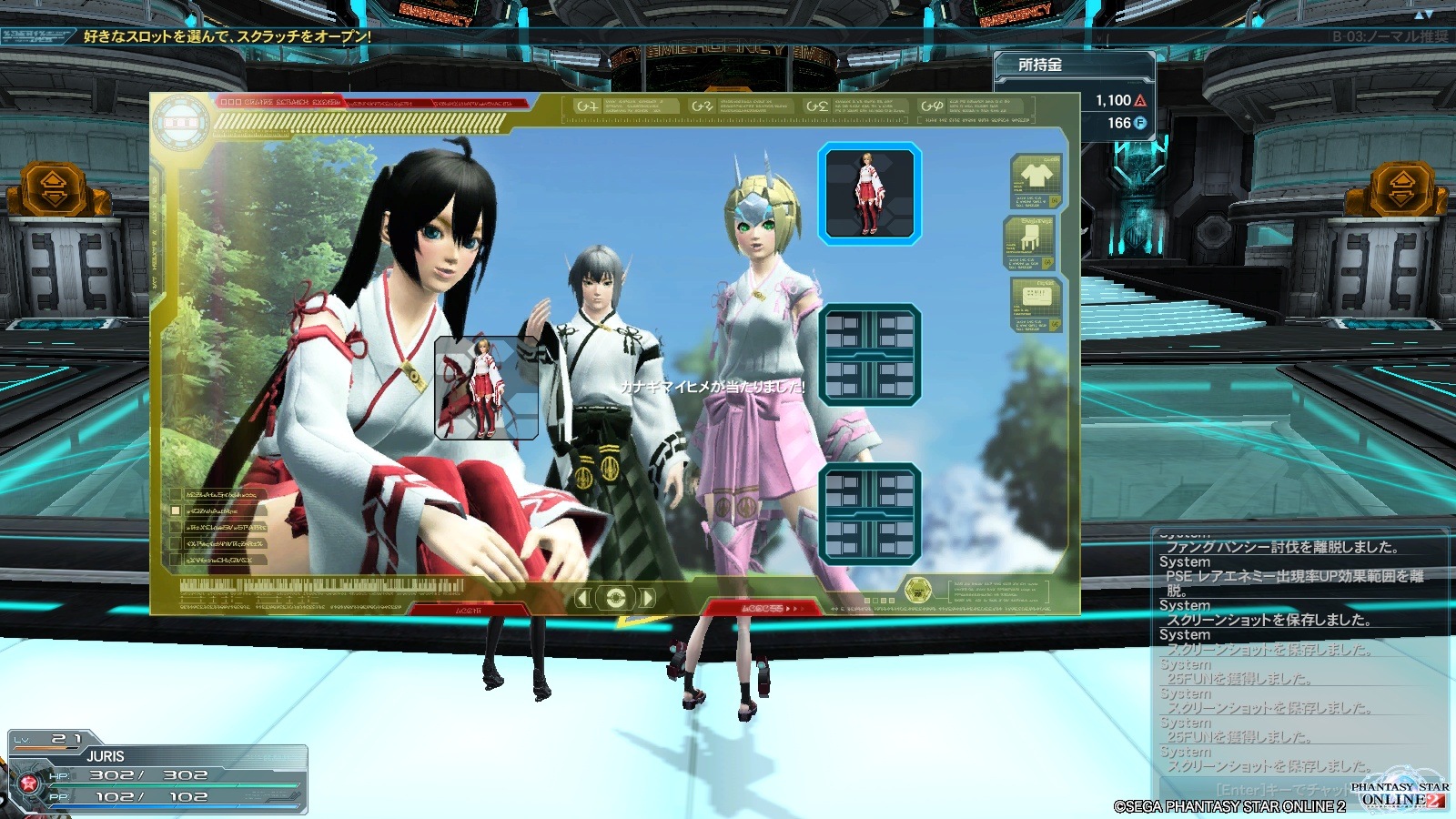Toggle the arrows at the top-right corner
Viewport: 1456px width, 819px height.
(1423, 15)
